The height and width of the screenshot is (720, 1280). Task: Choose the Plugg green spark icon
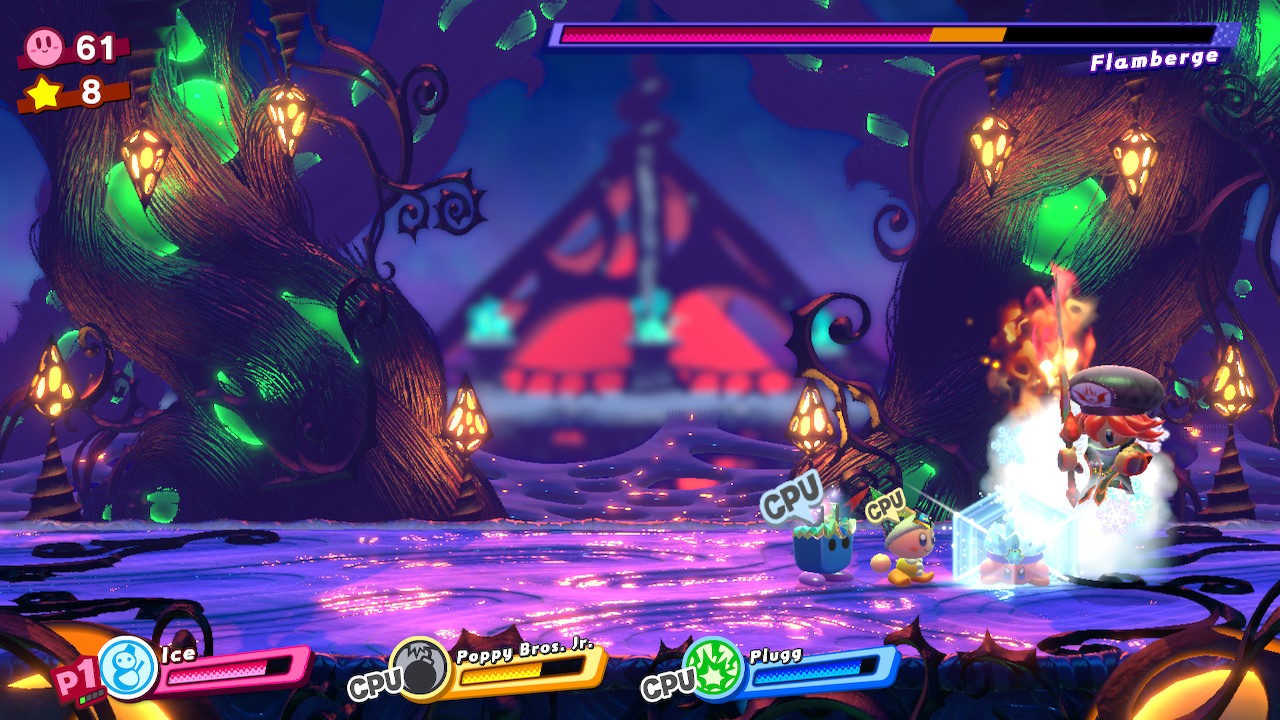[713, 667]
